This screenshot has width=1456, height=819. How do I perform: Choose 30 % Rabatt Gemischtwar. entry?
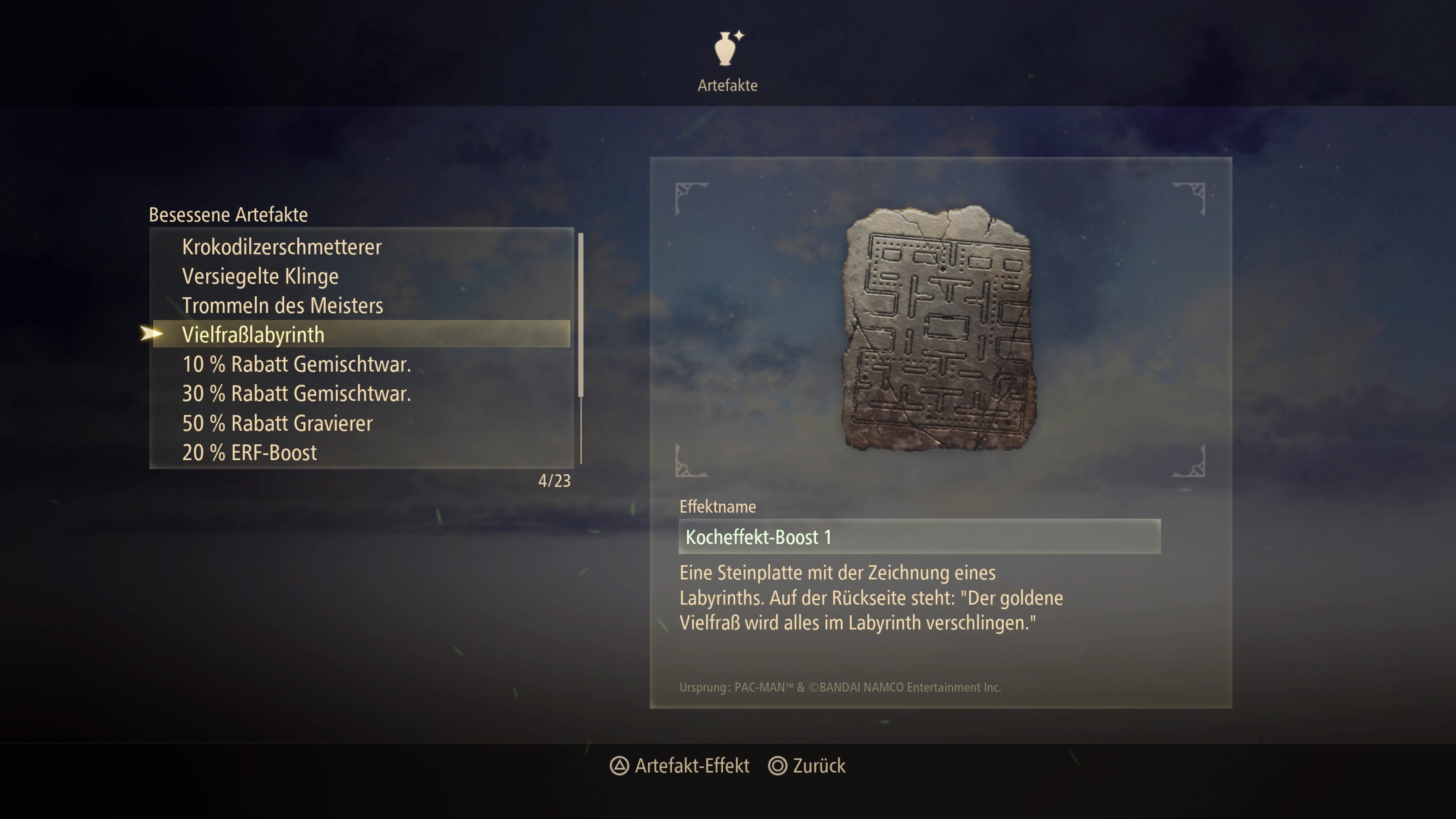point(296,394)
